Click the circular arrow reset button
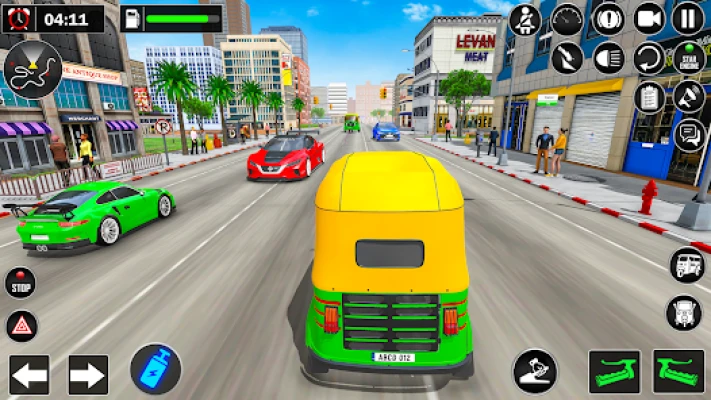711x400 pixels. click(649, 57)
